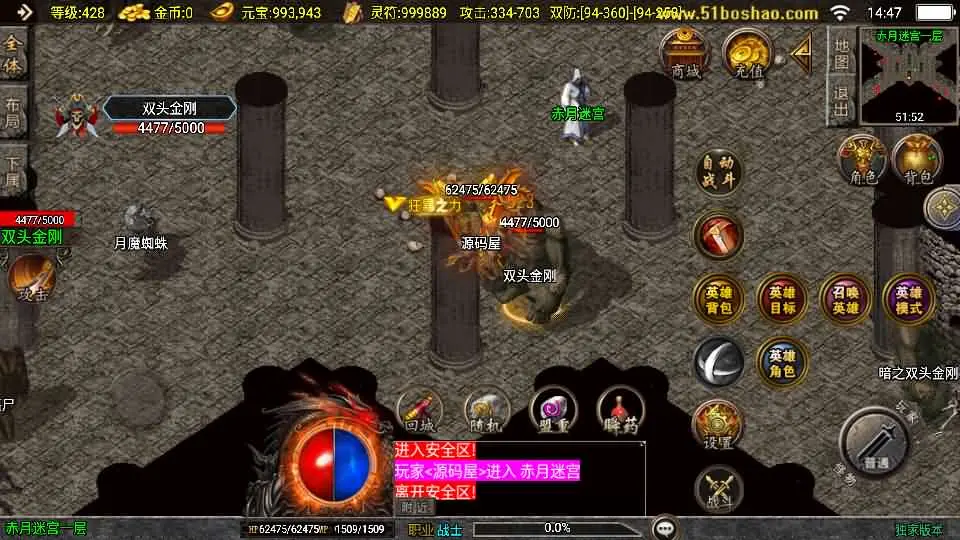
Task: Open the 充值 recharge menu
Action: coord(746,53)
